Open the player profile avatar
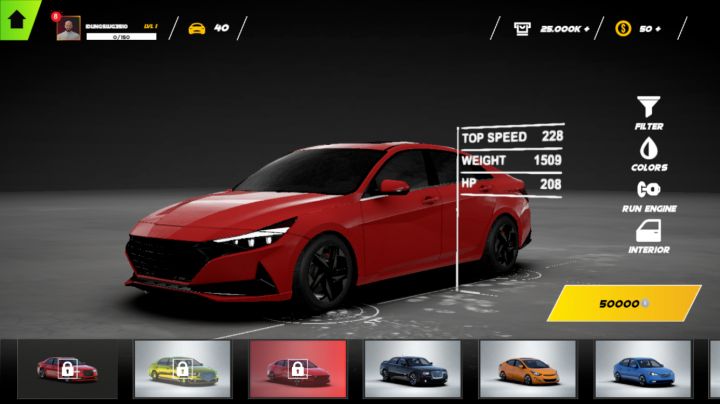This screenshot has width=720, height=404. click(69, 29)
